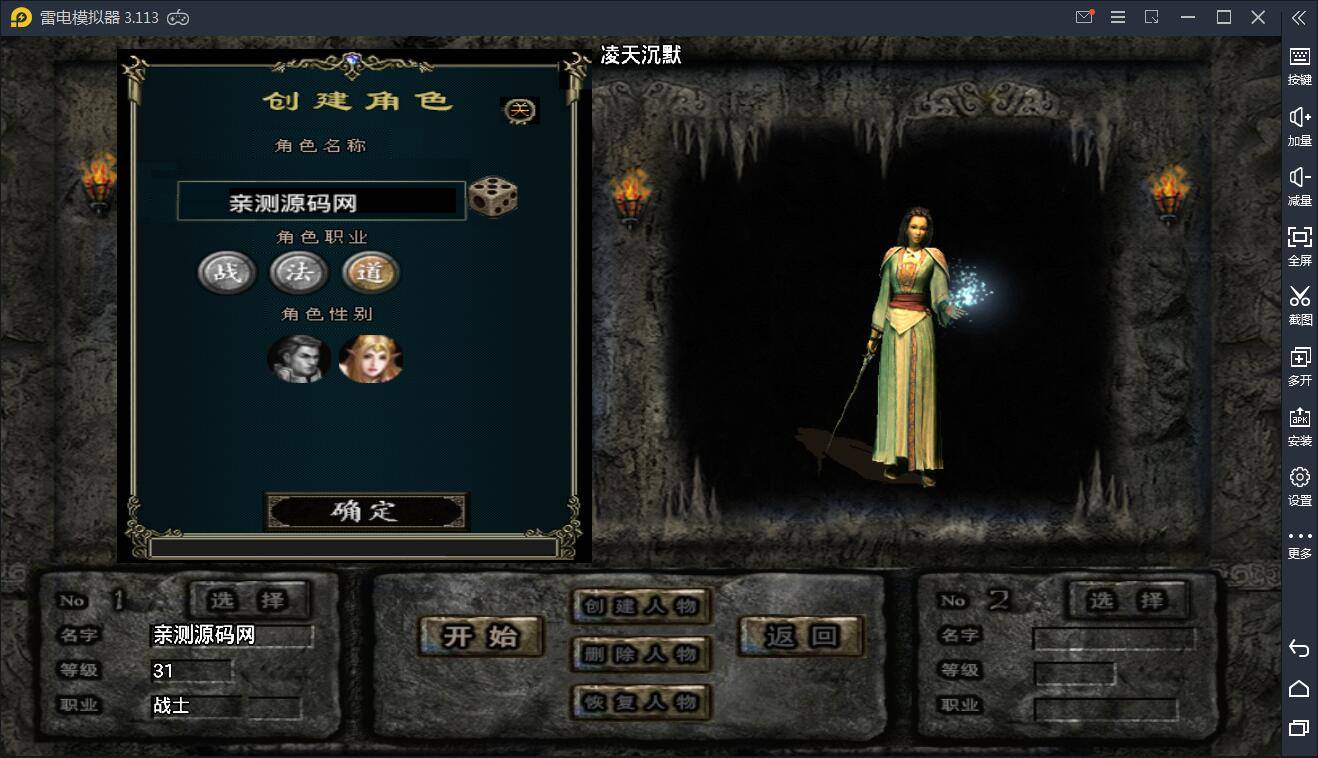The height and width of the screenshot is (758, 1318).
Task: Increase volume with the 加量 icon
Action: tap(1299, 125)
